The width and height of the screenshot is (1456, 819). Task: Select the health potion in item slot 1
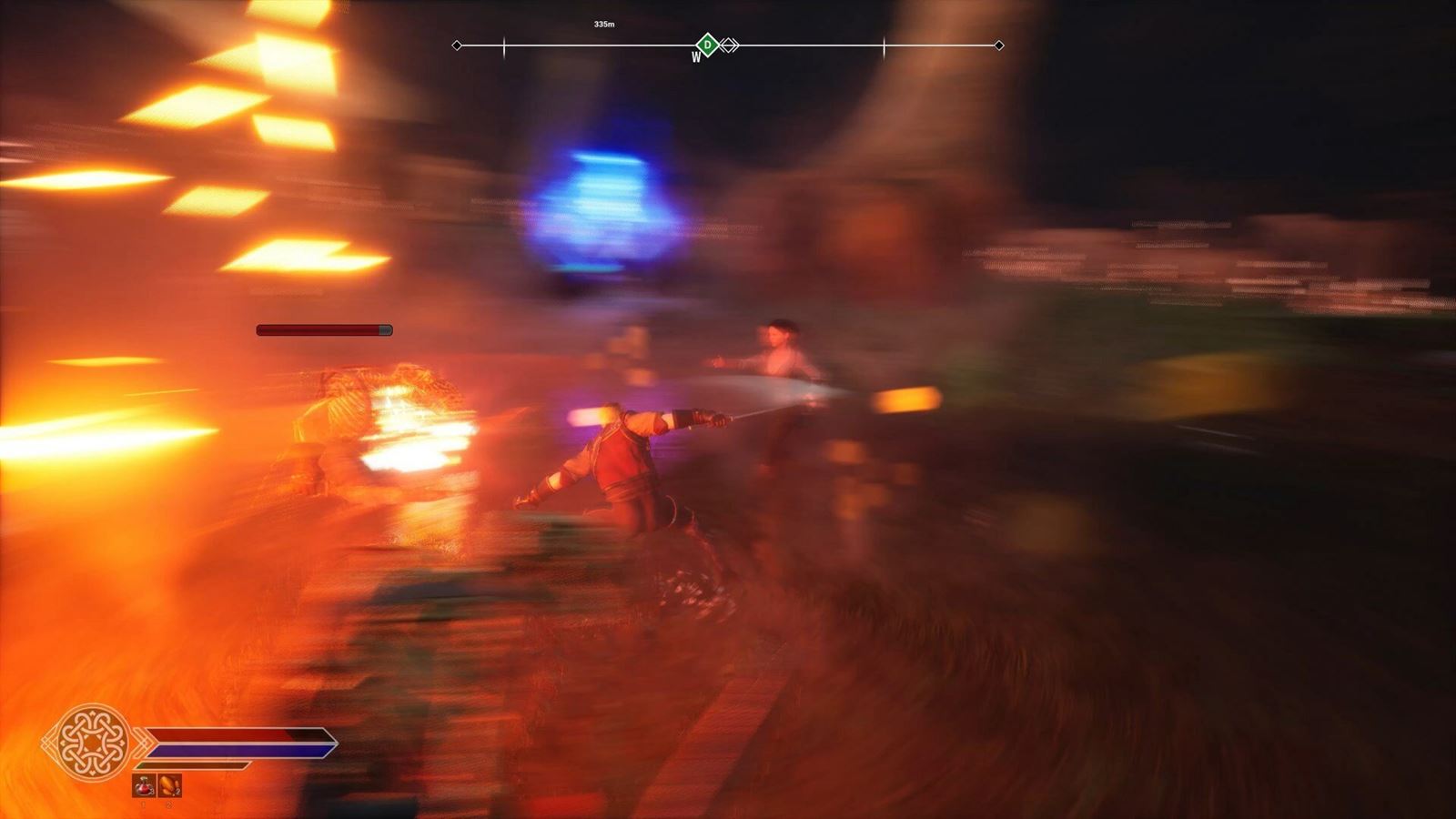(143, 785)
